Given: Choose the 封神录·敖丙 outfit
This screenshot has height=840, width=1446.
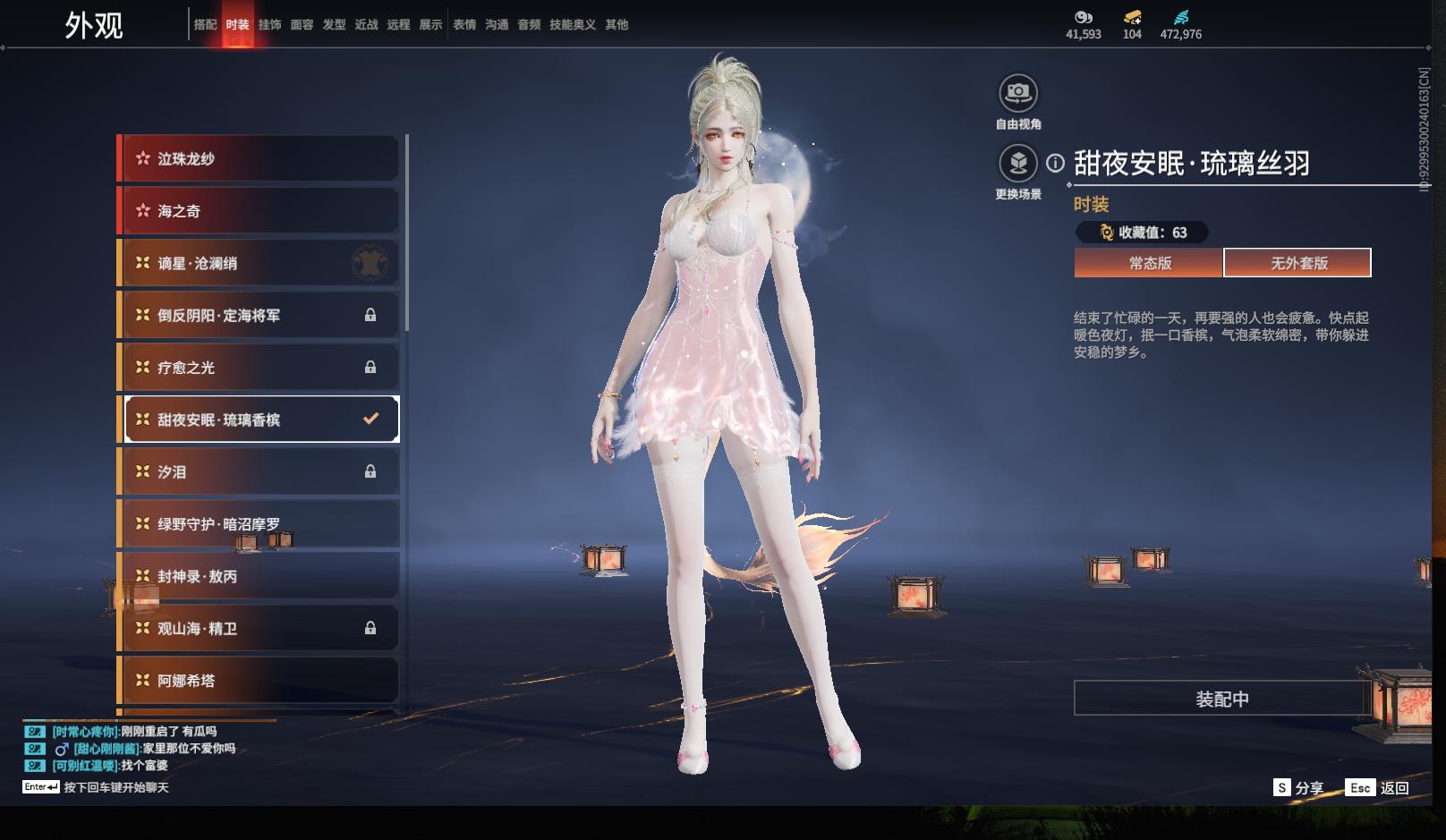Looking at the screenshot, I should (259, 576).
